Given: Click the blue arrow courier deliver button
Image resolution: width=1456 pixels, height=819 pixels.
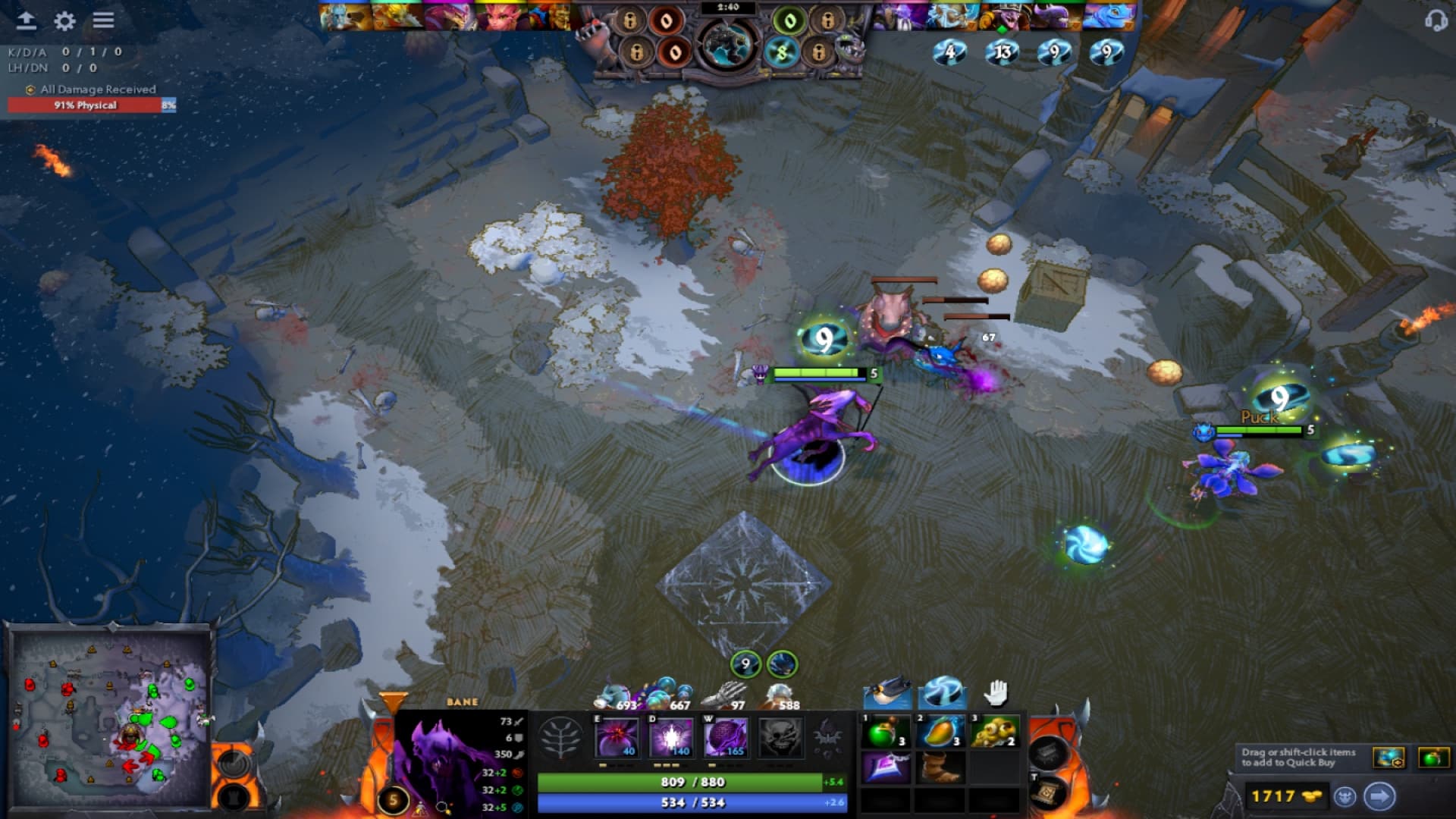Looking at the screenshot, I should pyautogui.click(x=1379, y=796).
